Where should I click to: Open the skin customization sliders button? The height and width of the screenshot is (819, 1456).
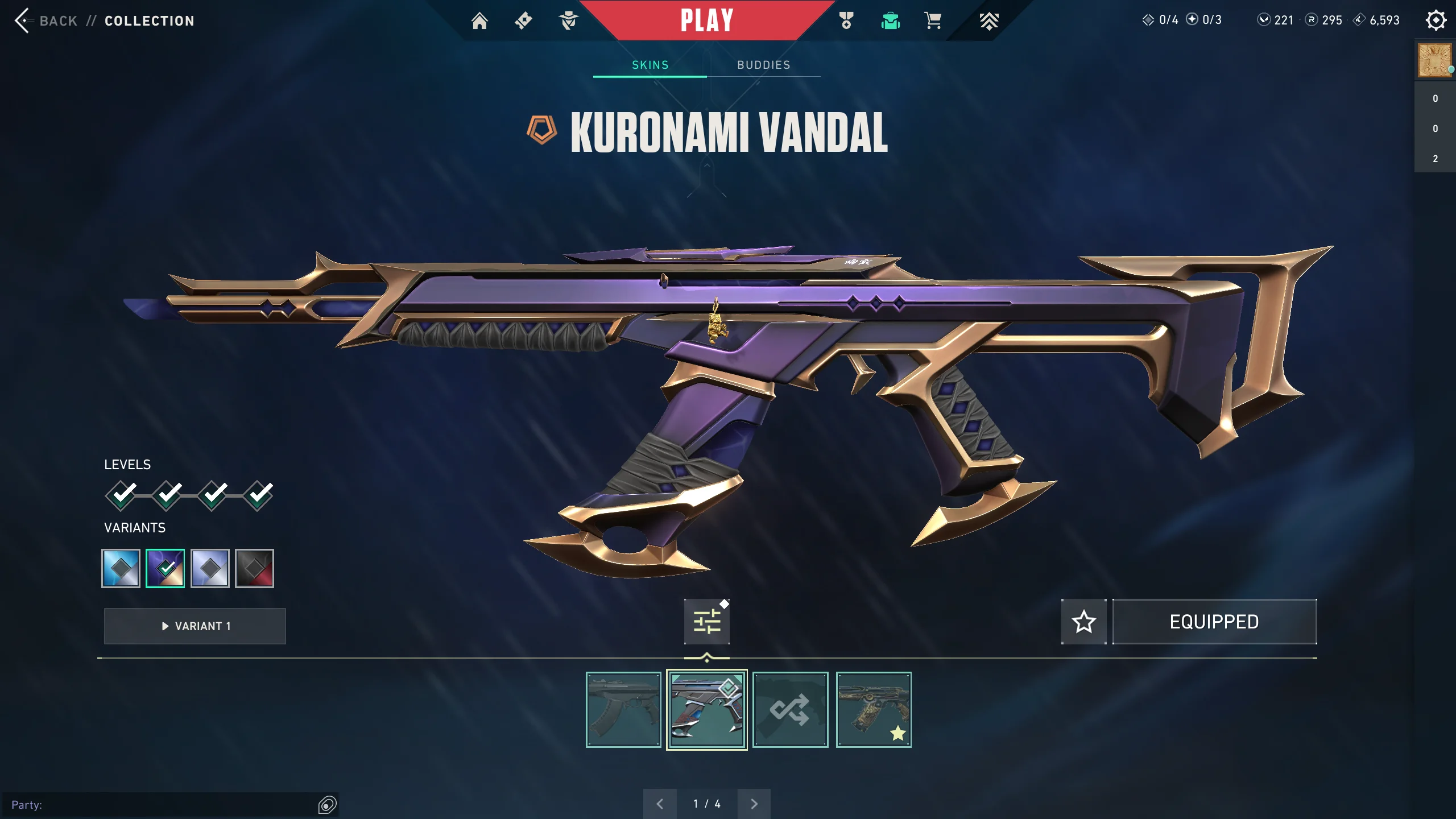[x=707, y=622]
